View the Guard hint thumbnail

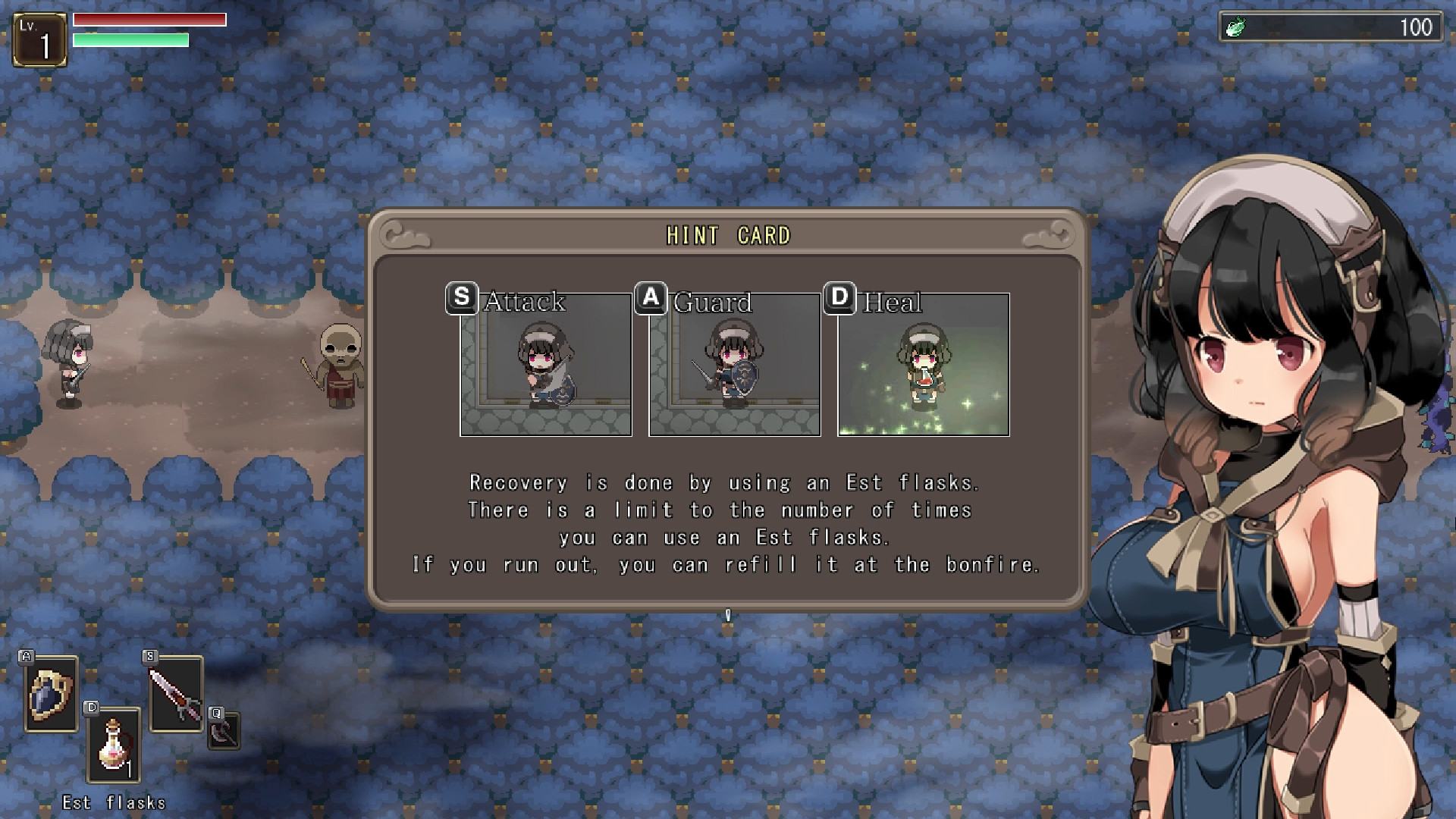(x=735, y=365)
